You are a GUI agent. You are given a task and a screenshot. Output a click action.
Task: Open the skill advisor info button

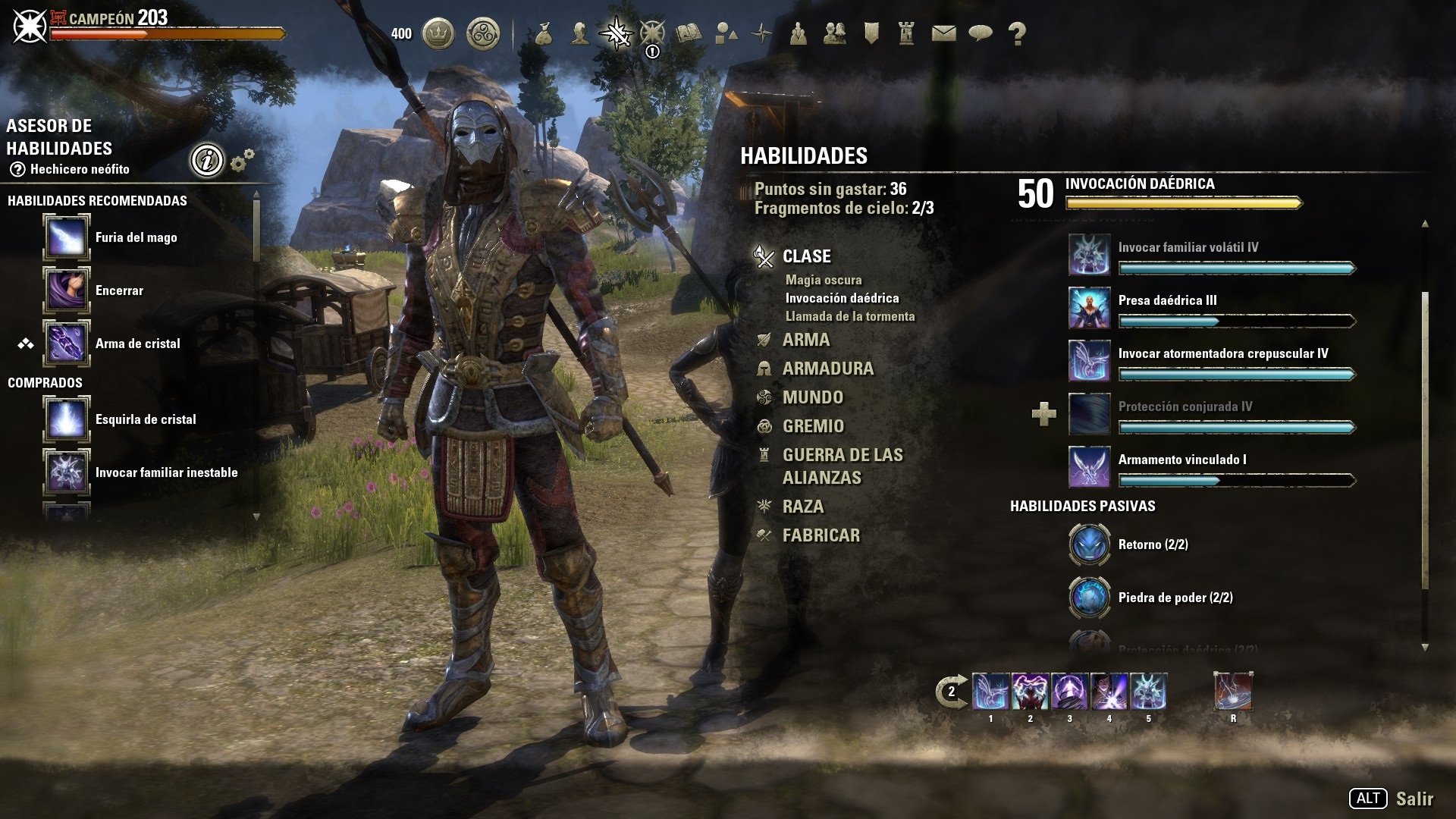(206, 160)
